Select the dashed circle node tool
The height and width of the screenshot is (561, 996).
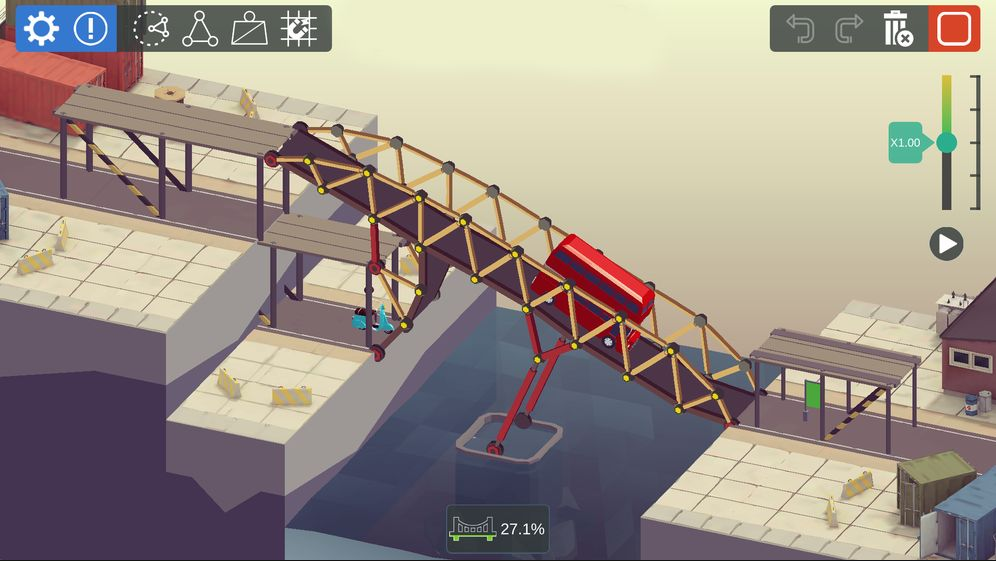click(151, 29)
